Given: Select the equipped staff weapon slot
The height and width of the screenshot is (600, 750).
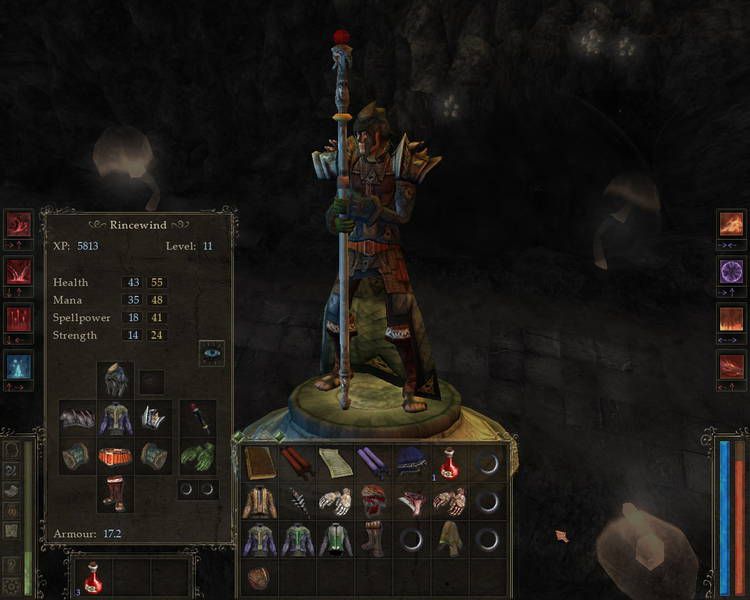Looking at the screenshot, I should click(198, 418).
